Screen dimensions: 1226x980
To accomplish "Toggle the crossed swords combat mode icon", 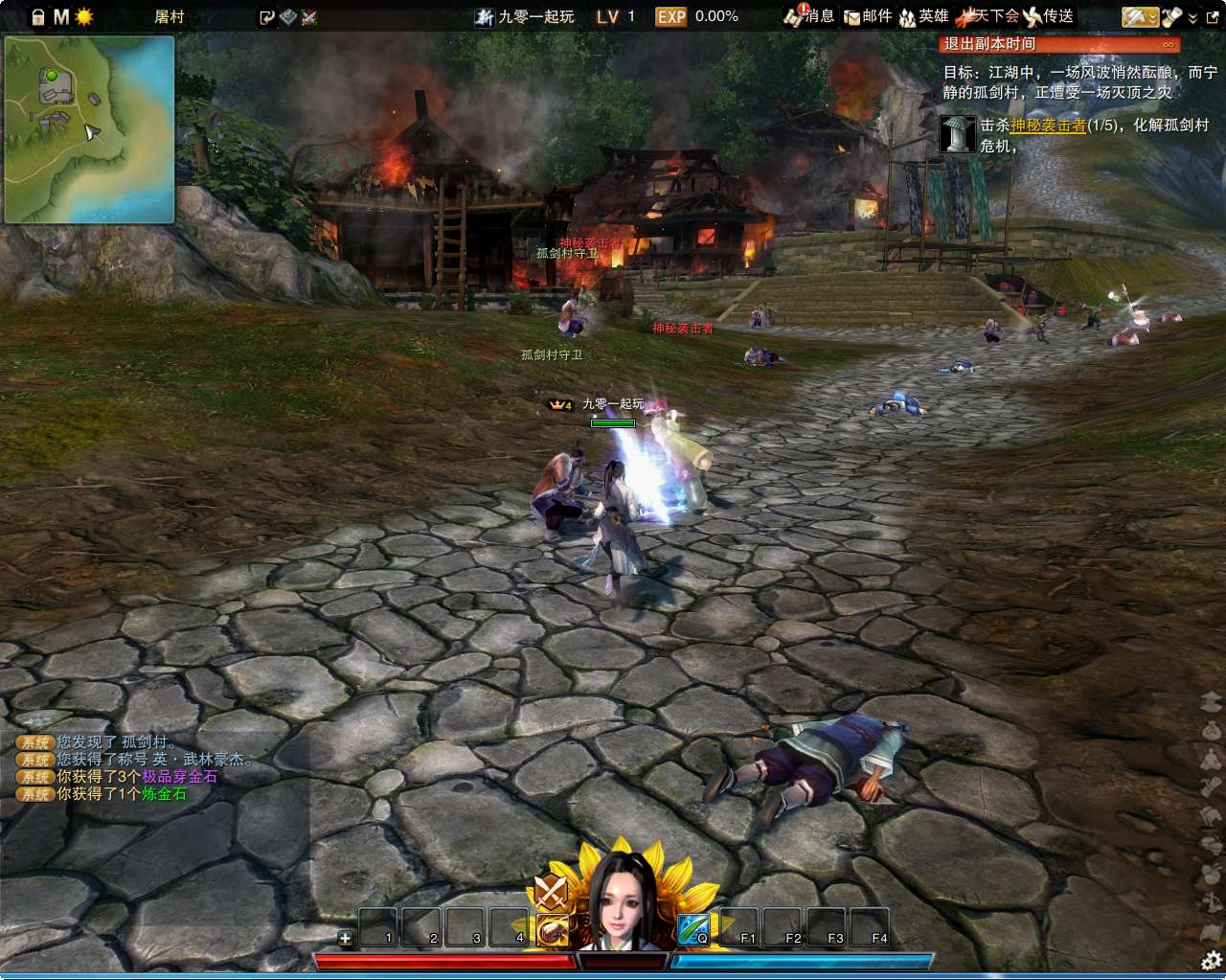I will tap(551, 891).
